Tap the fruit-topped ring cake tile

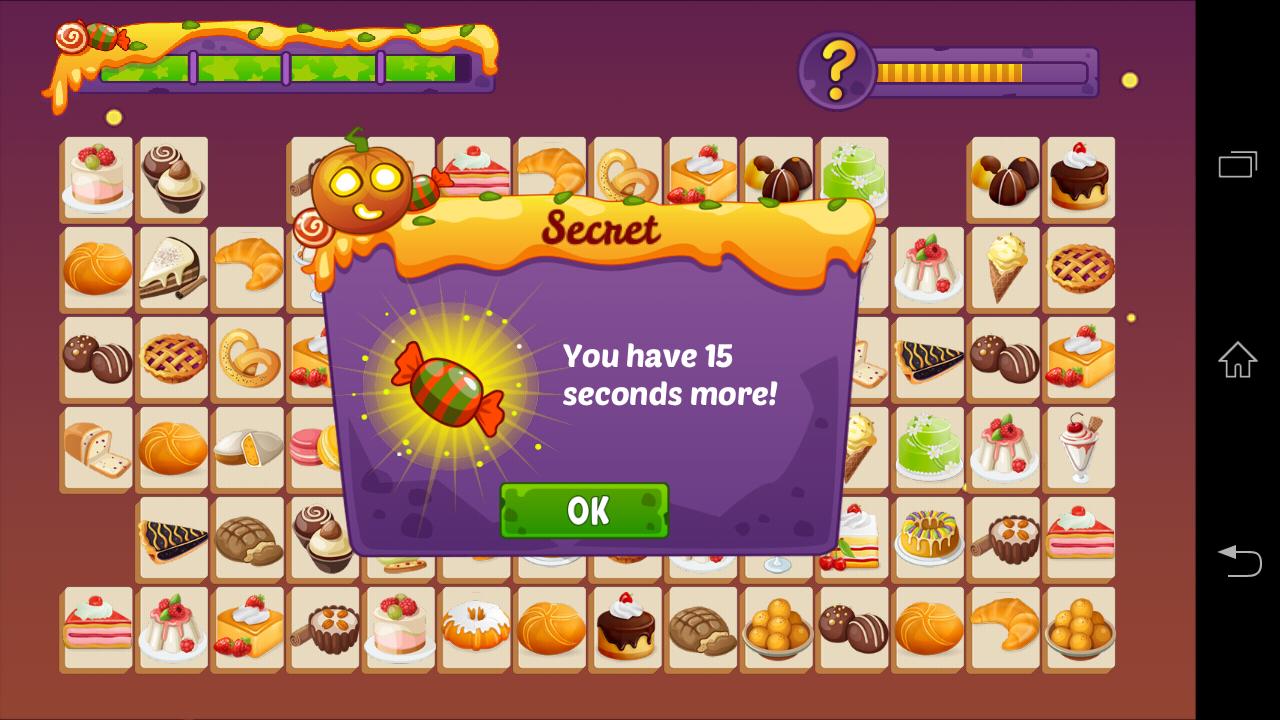[x=929, y=538]
